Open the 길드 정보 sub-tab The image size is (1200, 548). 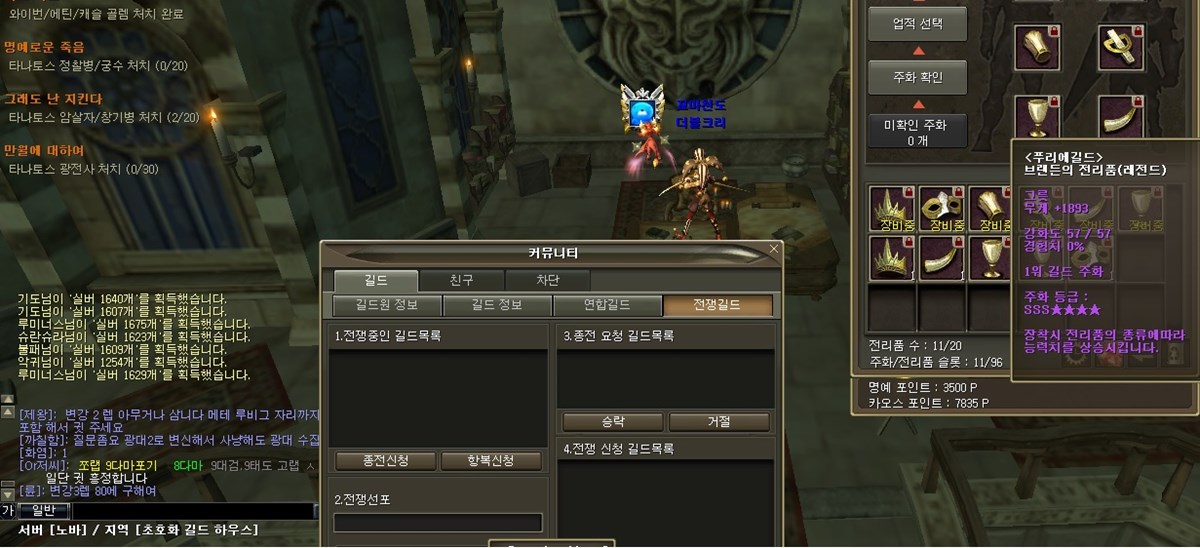[x=496, y=306]
